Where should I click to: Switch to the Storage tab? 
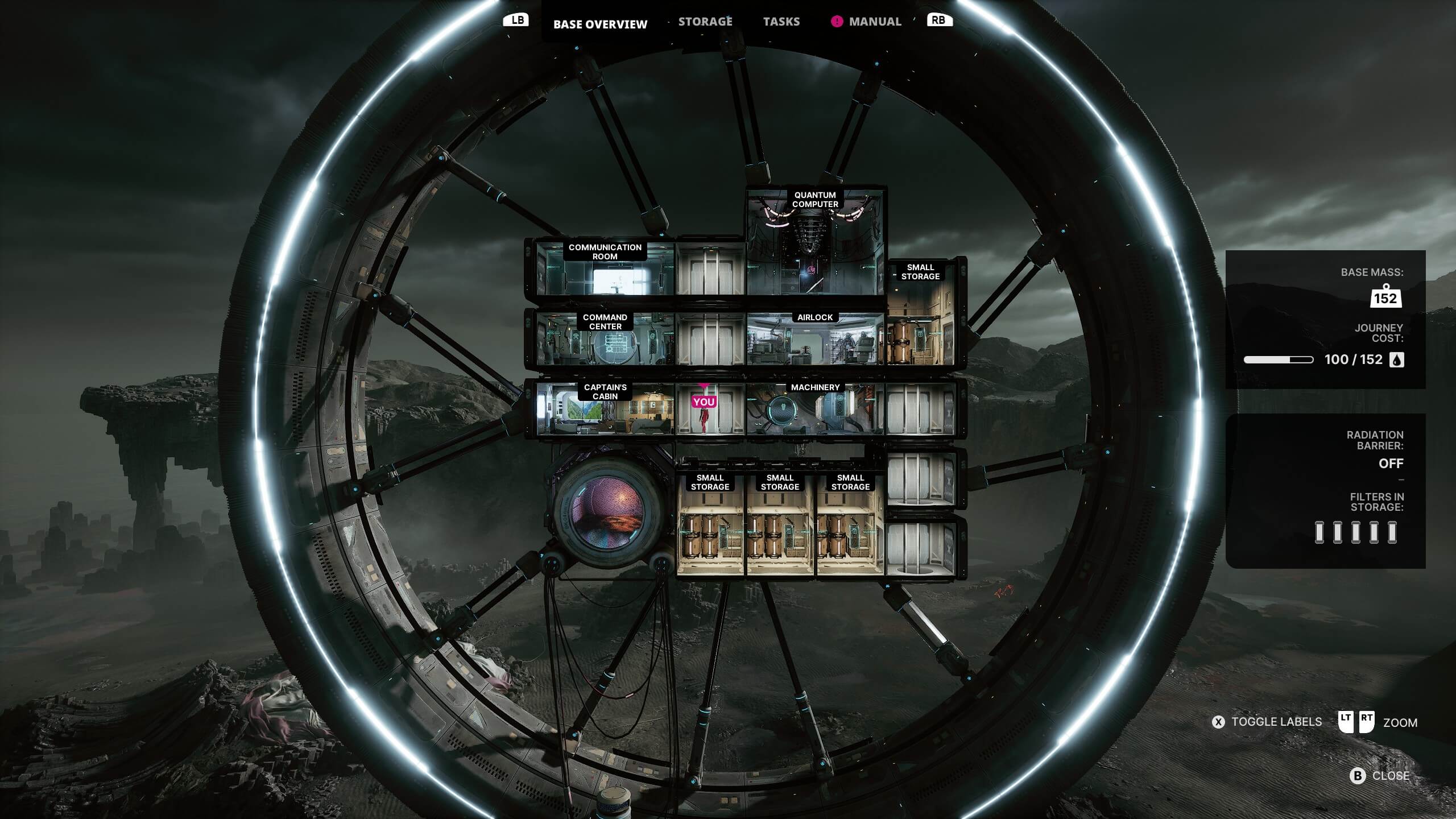(705, 22)
